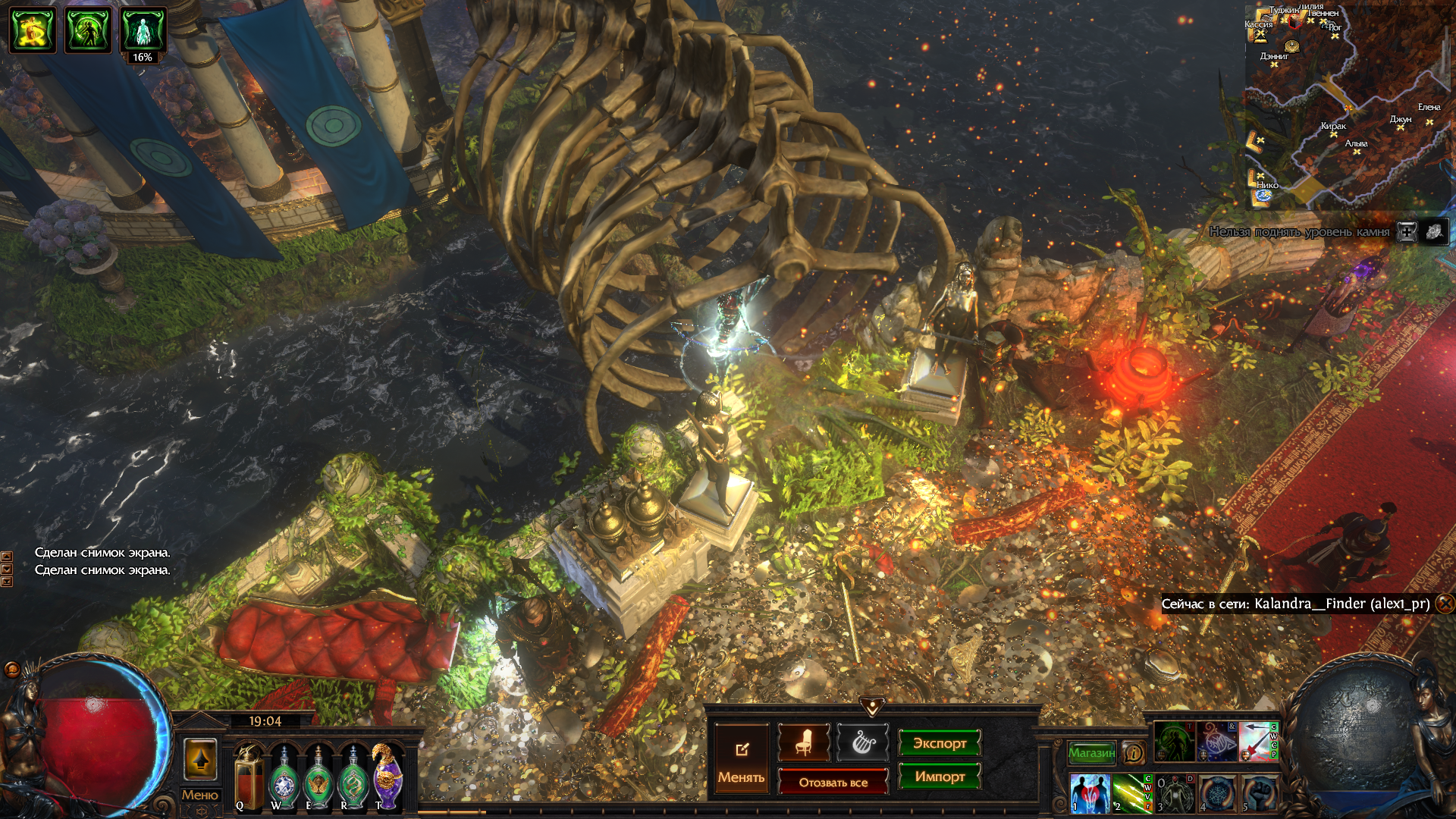Image resolution: width=1456 pixels, height=819 pixels.
Task: Open the chair decorations button
Action: click(x=804, y=742)
